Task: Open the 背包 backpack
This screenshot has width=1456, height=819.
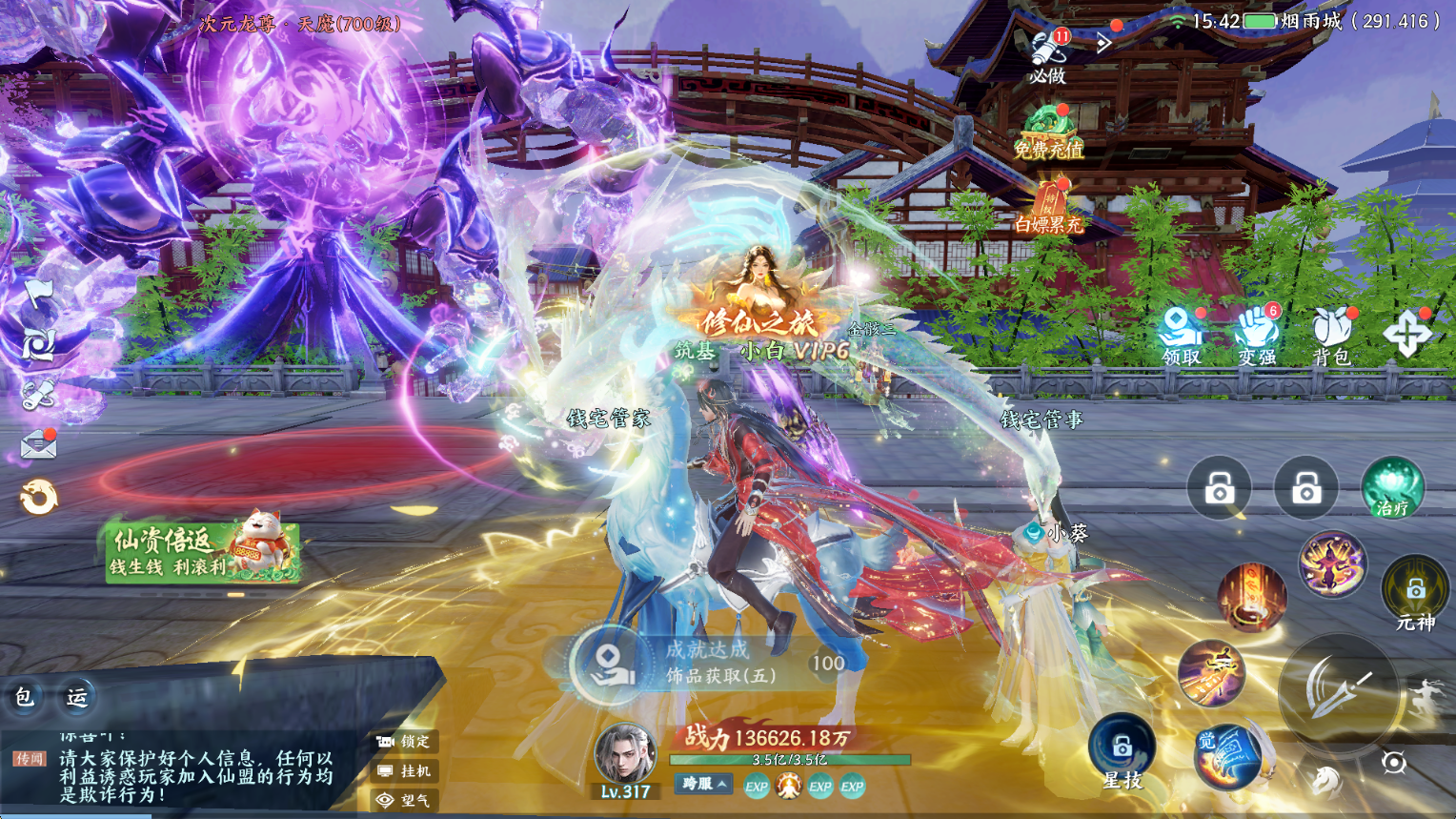Action: coord(1332,336)
